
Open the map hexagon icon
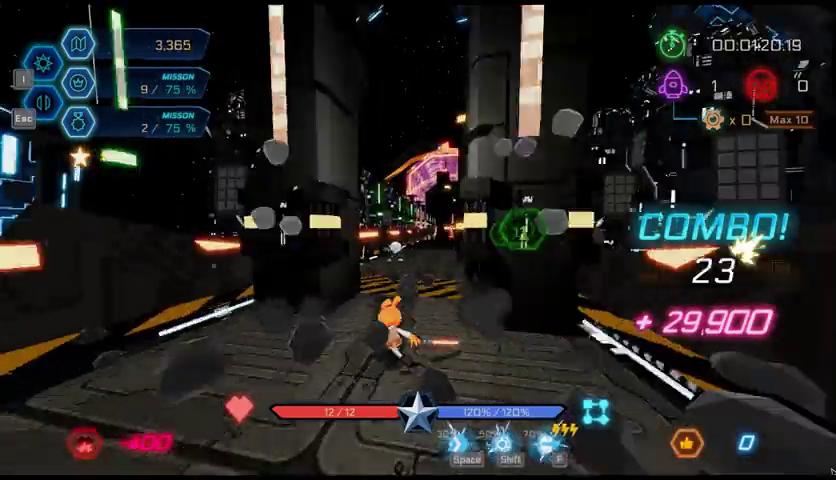point(77,43)
